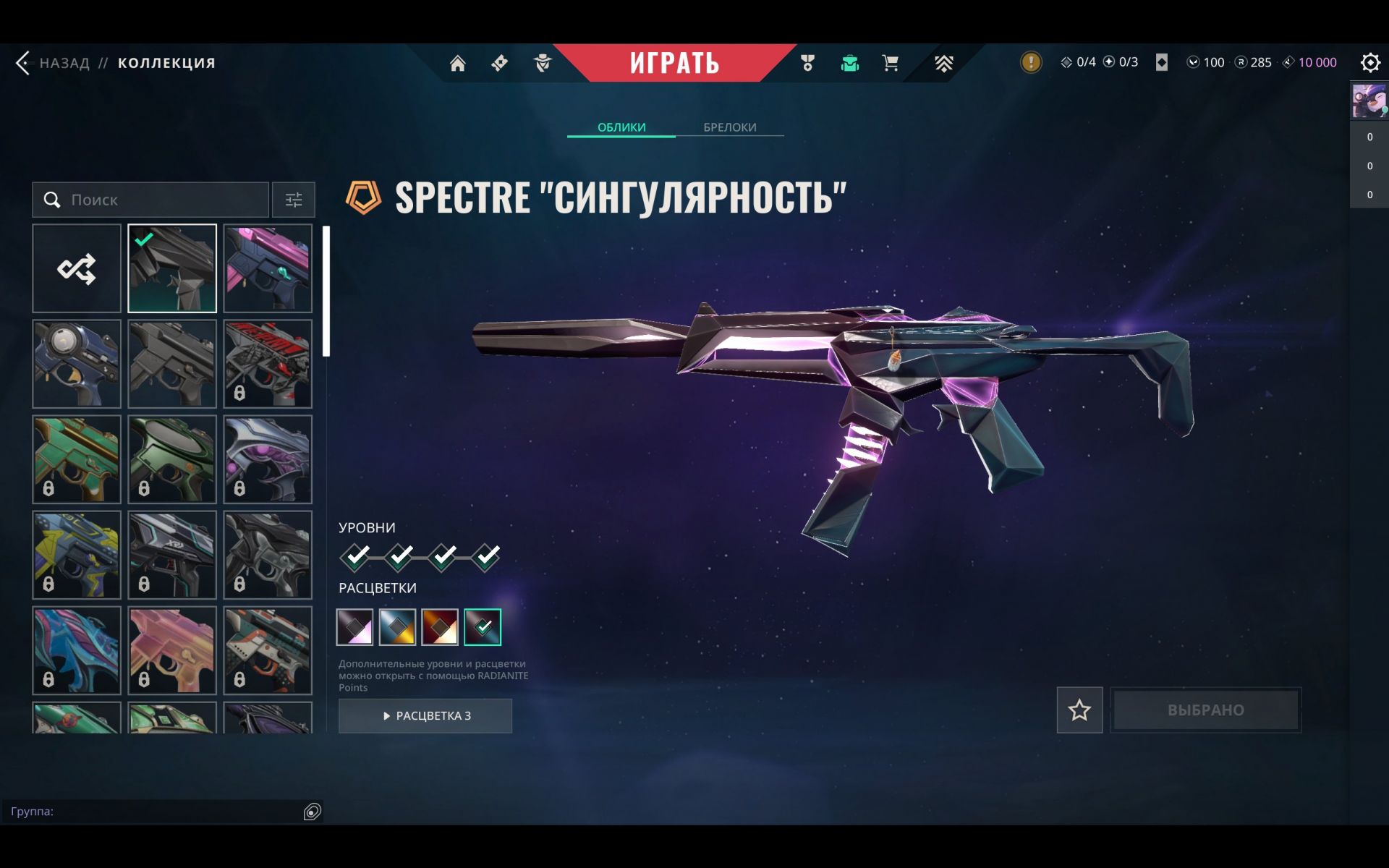The image size is (1389, 868).
Task: Open settings via the gear icon
Action: tap(1369, 63)
